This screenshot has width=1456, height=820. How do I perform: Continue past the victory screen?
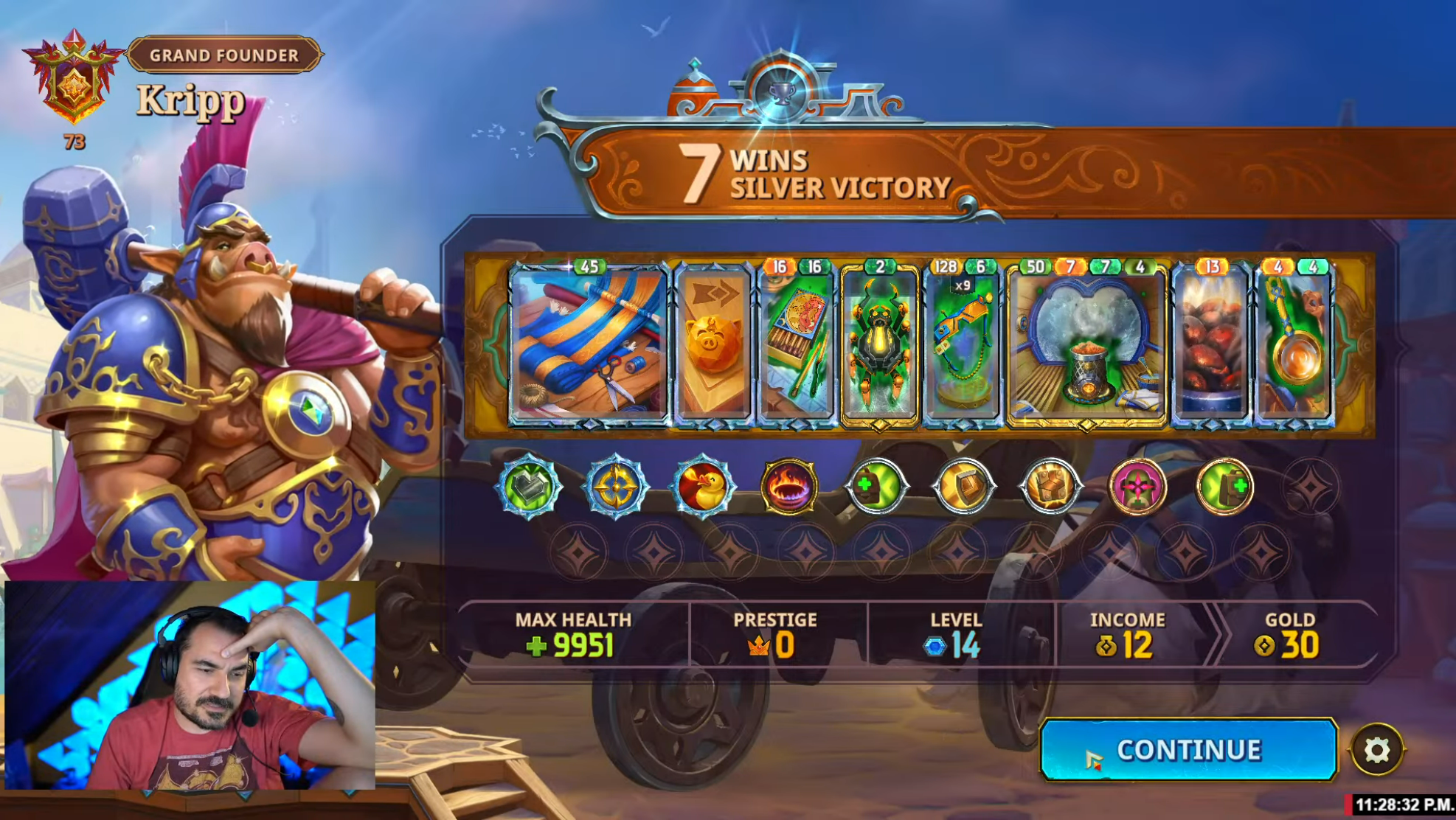tap(1188, 749)
